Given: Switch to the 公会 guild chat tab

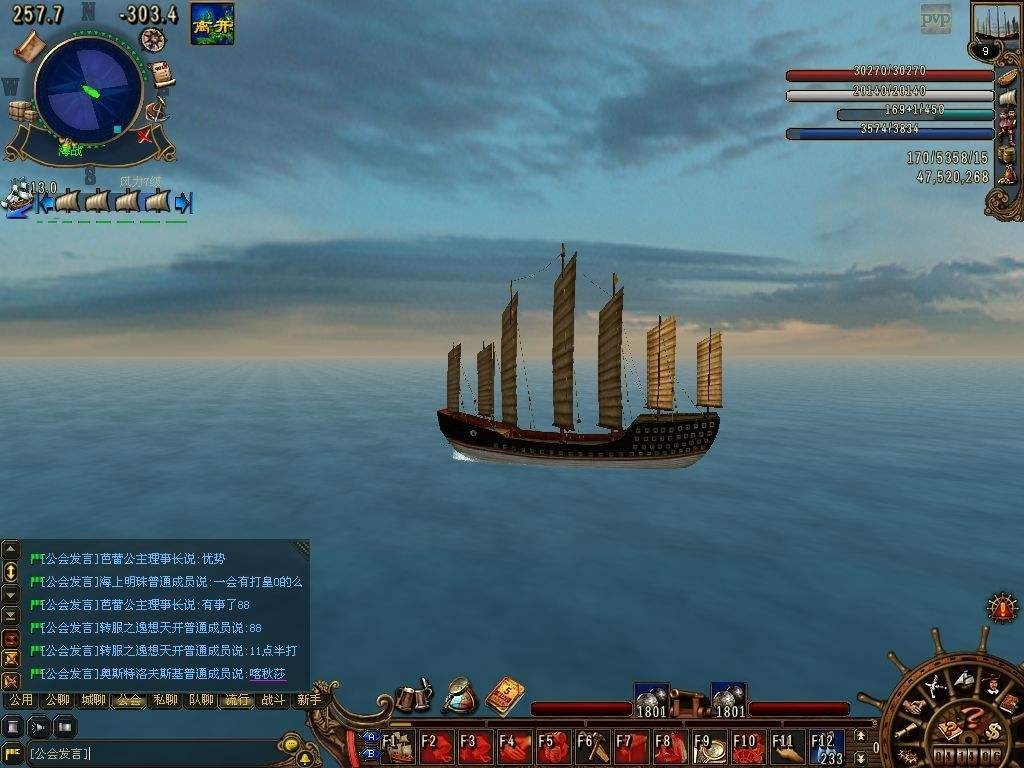Looking at the screenshot, I should pyautogui.click(x=127, y=700).
